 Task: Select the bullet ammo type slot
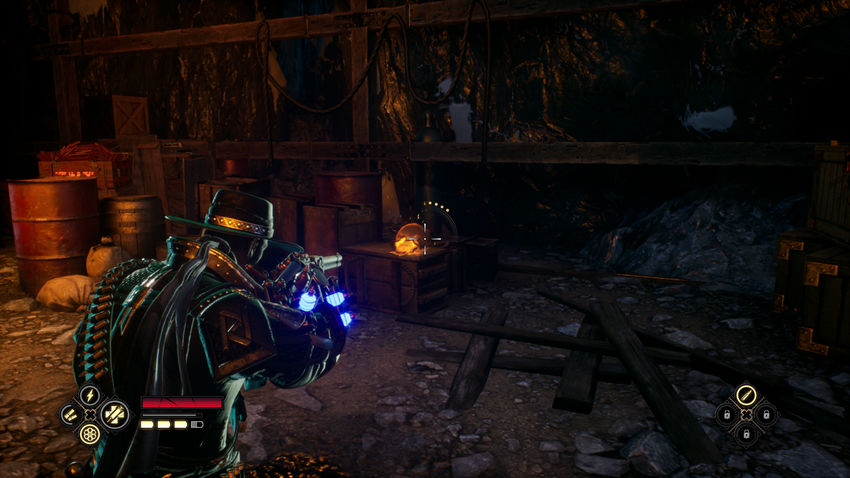[745, 395]
